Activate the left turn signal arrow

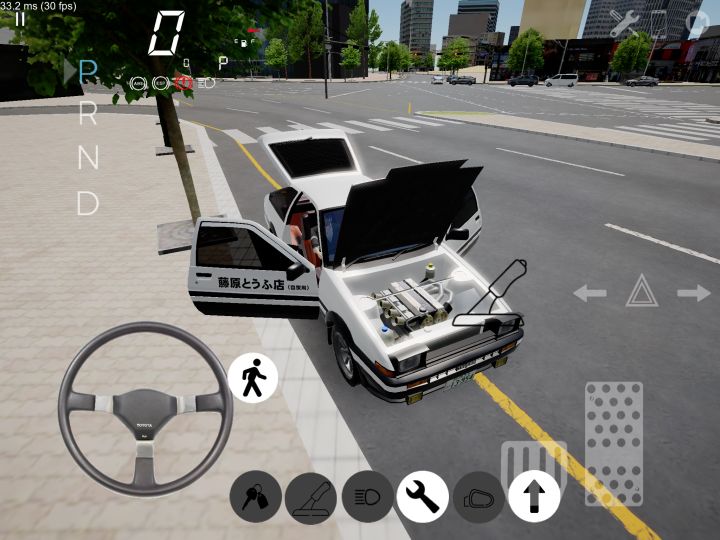coord(590,293)
